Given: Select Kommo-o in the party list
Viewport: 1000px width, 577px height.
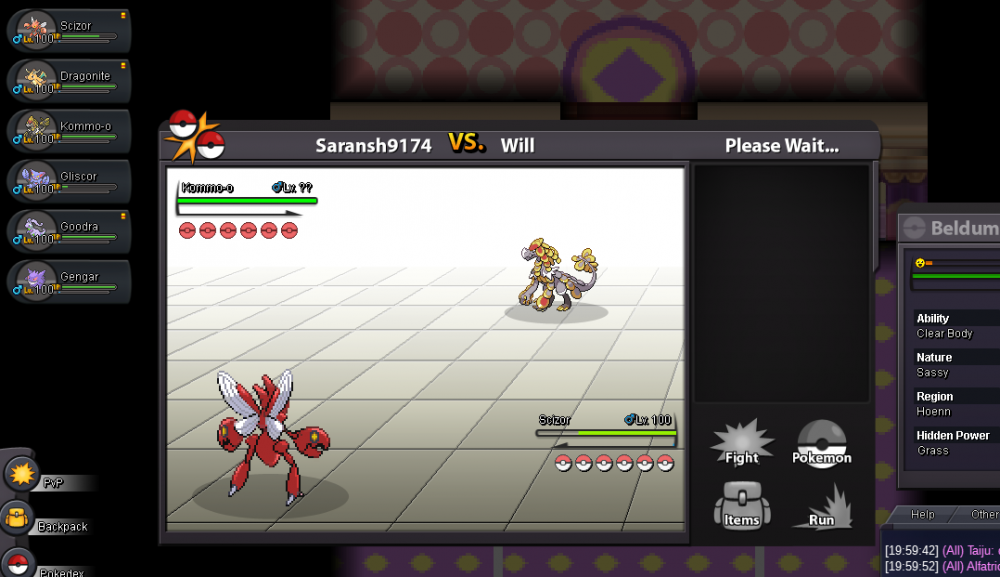Looking at the screenshot, I should 70,130.
